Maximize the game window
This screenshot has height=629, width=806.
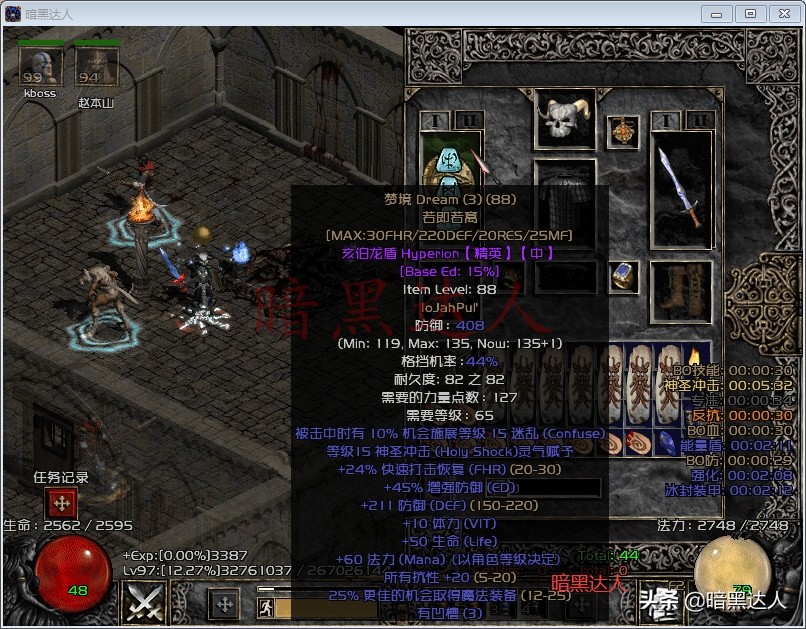751,13
